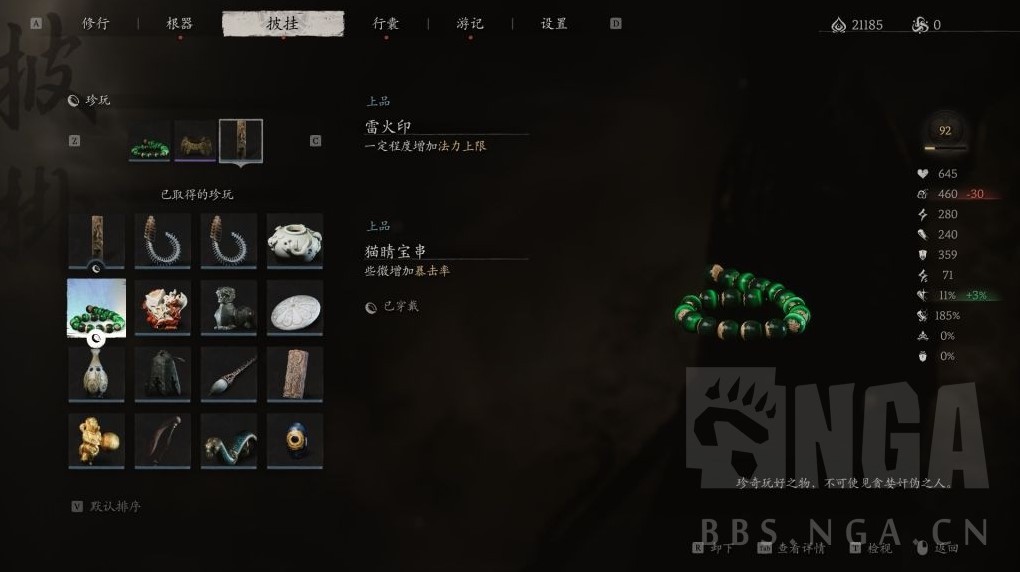
Task: Switch to the 游记 journal tab
Action: (x=470, y=23)
